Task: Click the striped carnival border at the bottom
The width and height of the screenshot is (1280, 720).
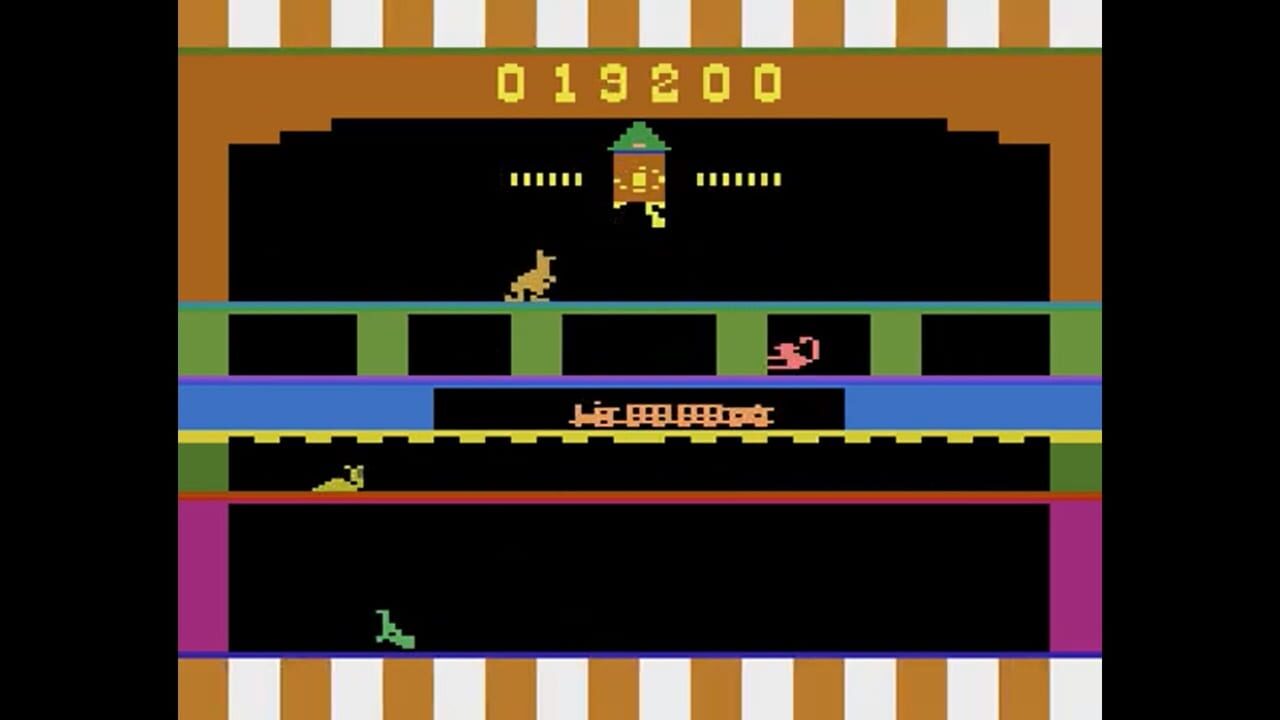Action: [640, 690]
